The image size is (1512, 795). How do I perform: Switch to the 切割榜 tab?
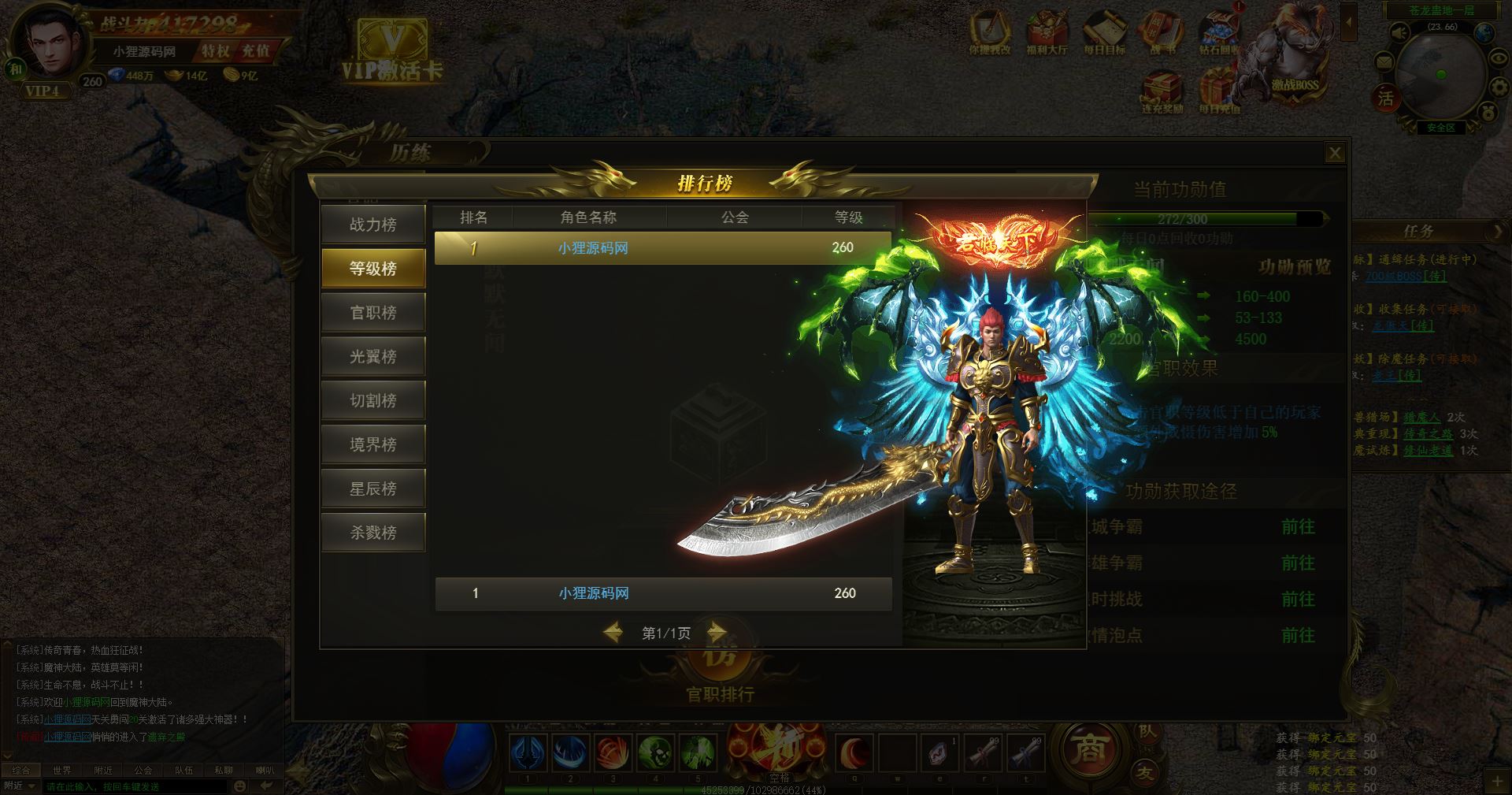pos(373,401)
